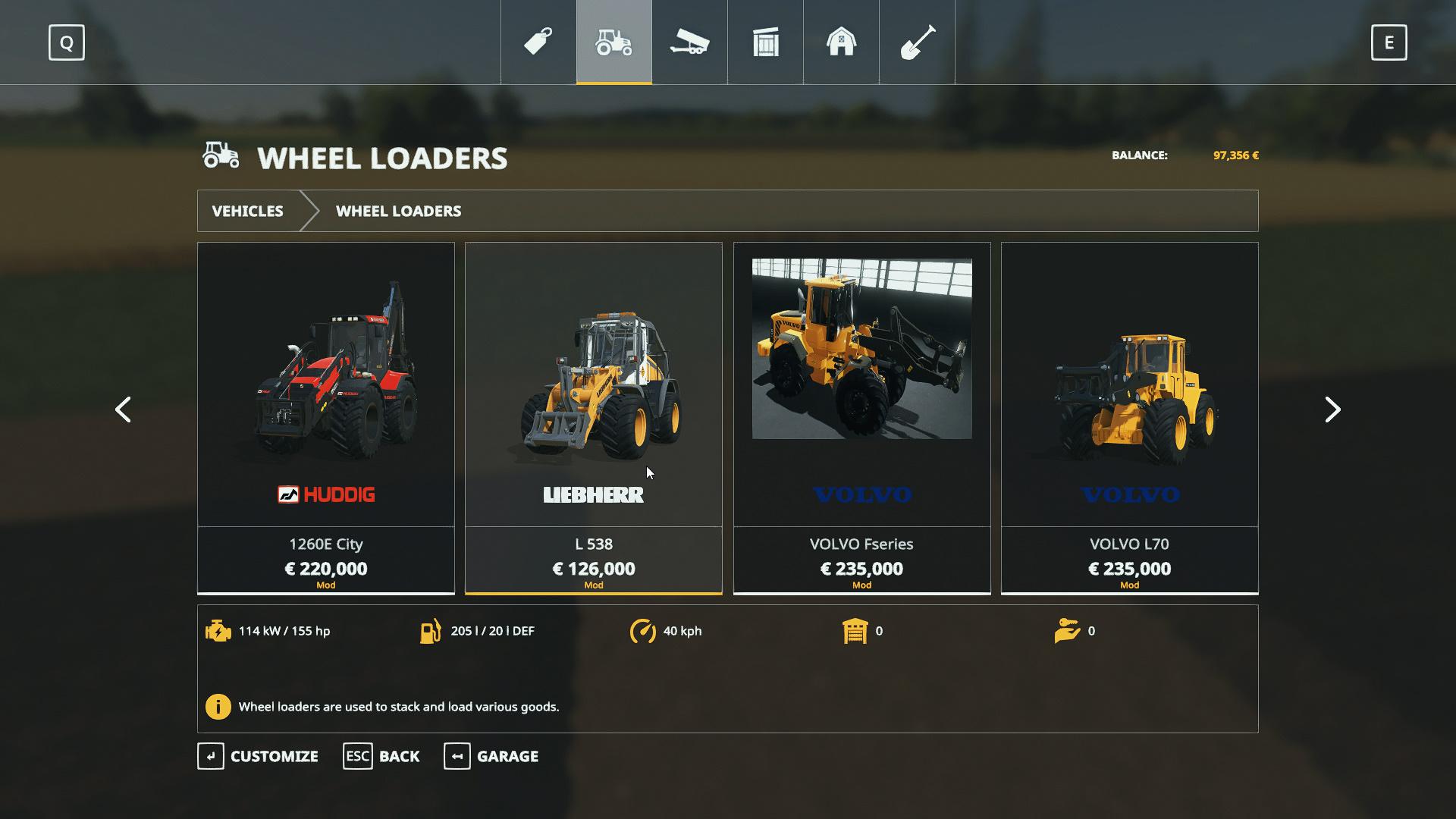
Task: Select the Huddig 1260E City loader
Action: coord(325,417)
